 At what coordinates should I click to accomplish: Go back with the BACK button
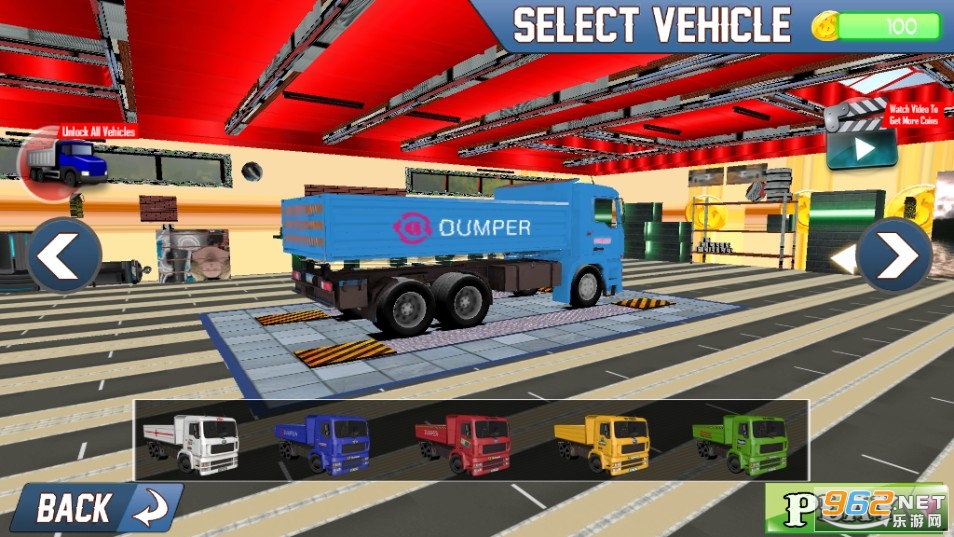[x=96, y=507]
